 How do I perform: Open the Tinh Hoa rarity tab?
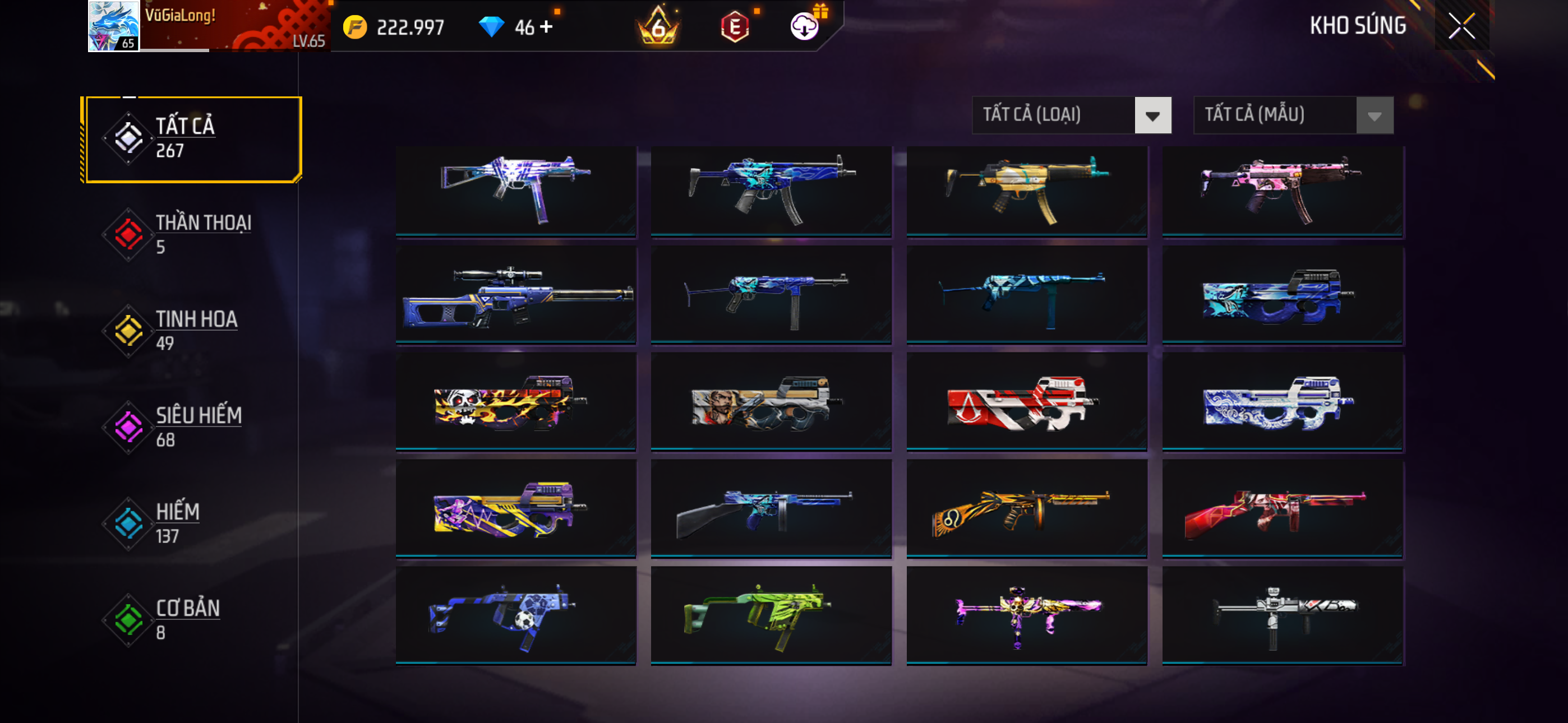tap(192, 331)
